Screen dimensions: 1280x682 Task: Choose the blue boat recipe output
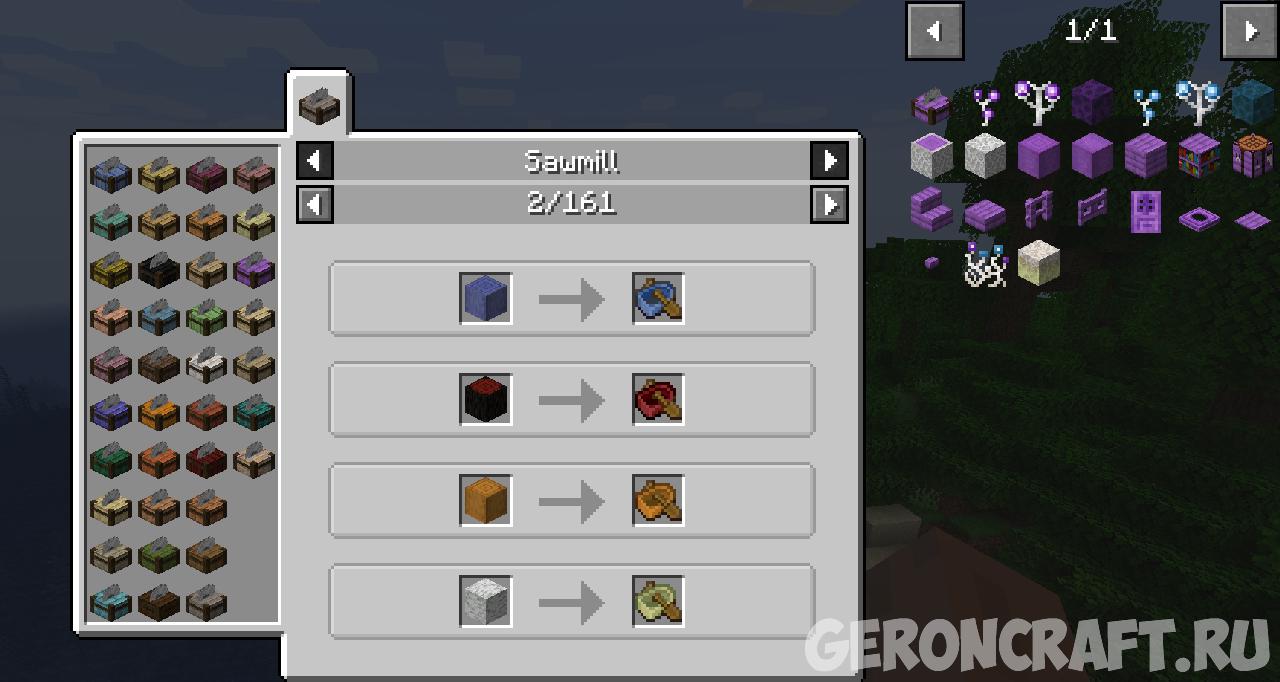(658, 298)
